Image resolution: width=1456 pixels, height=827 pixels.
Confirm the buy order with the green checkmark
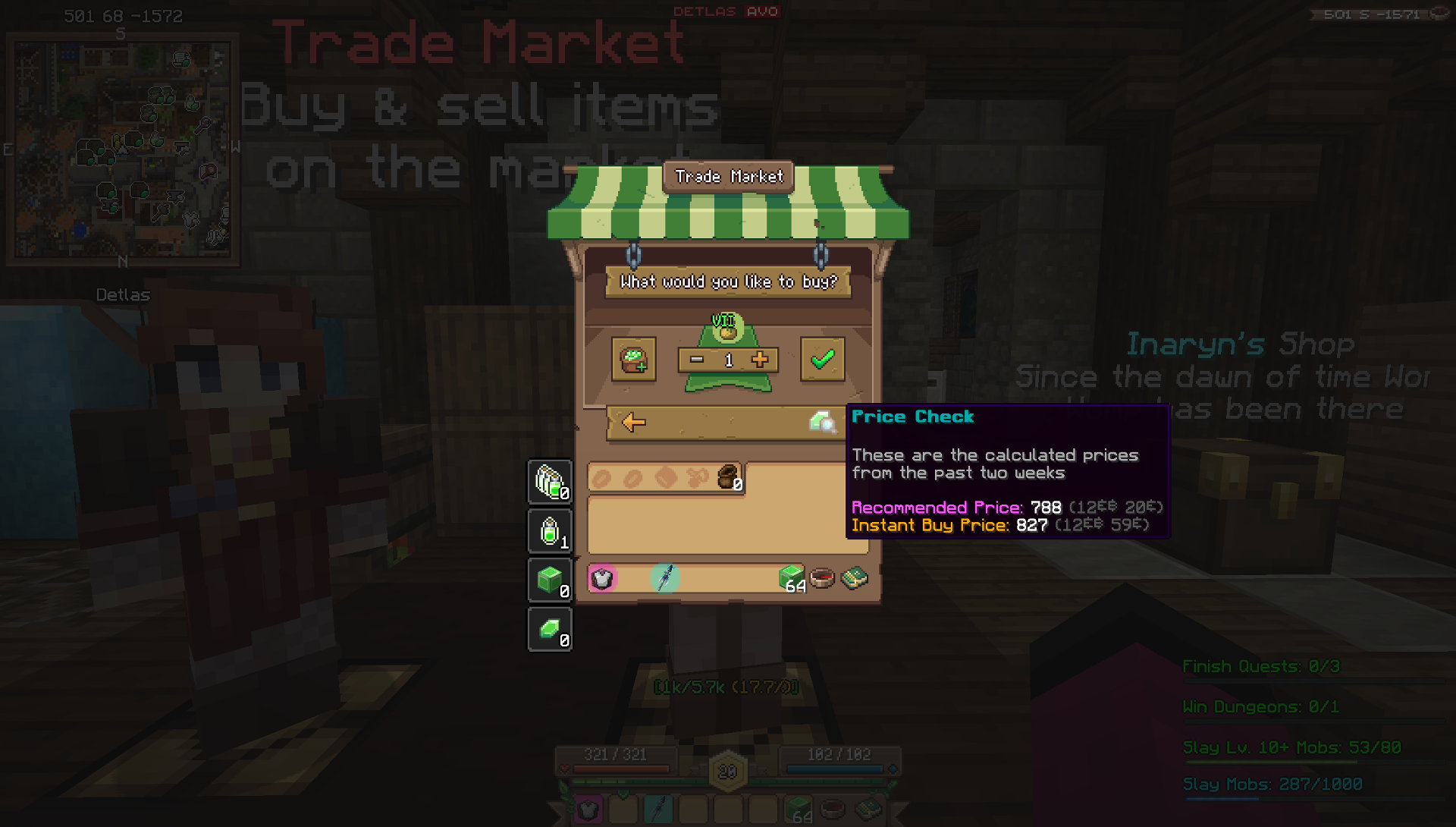pyautogui.click(x=822, y=359)
